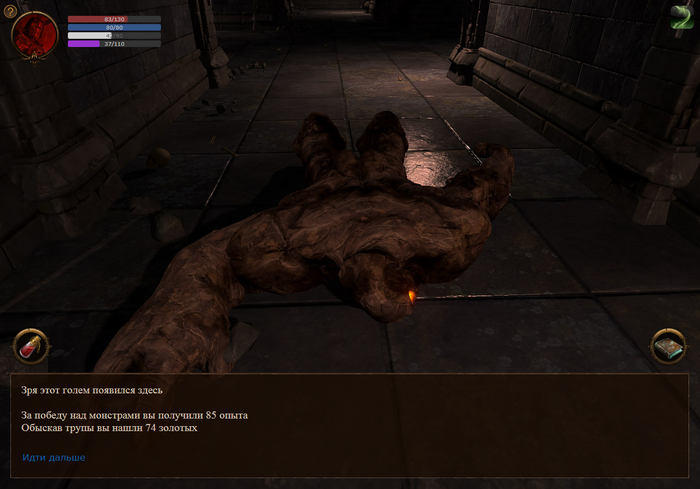Use the red potion icon
Screen dimensions: 700x489
(31, 347)
